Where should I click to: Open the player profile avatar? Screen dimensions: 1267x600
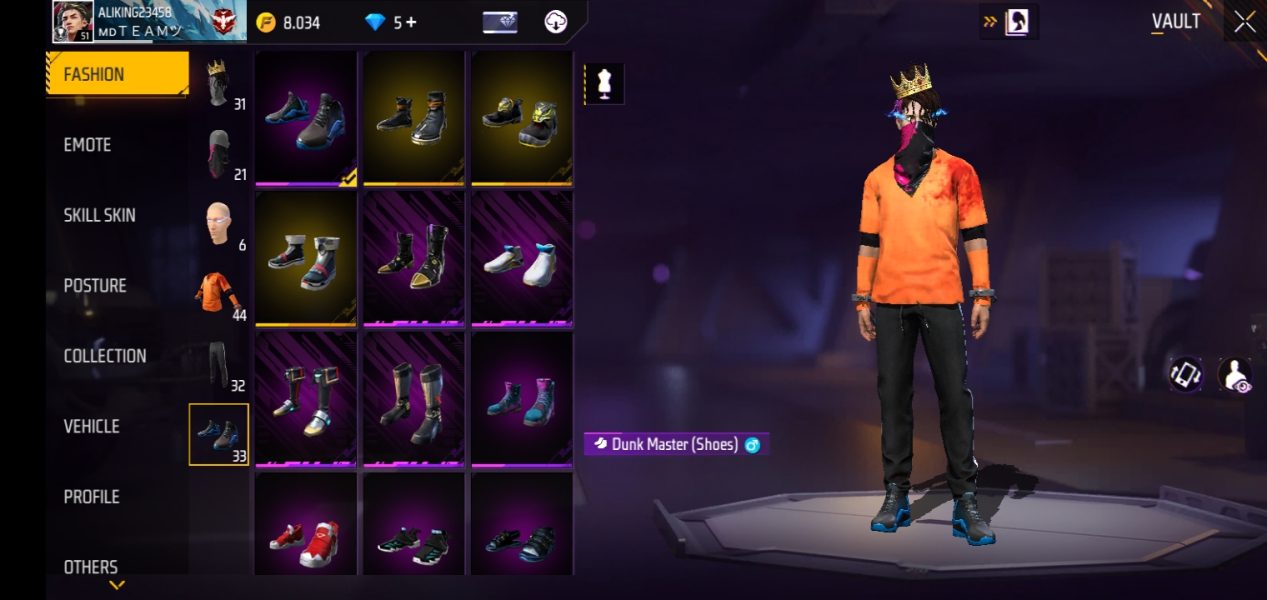71,22
